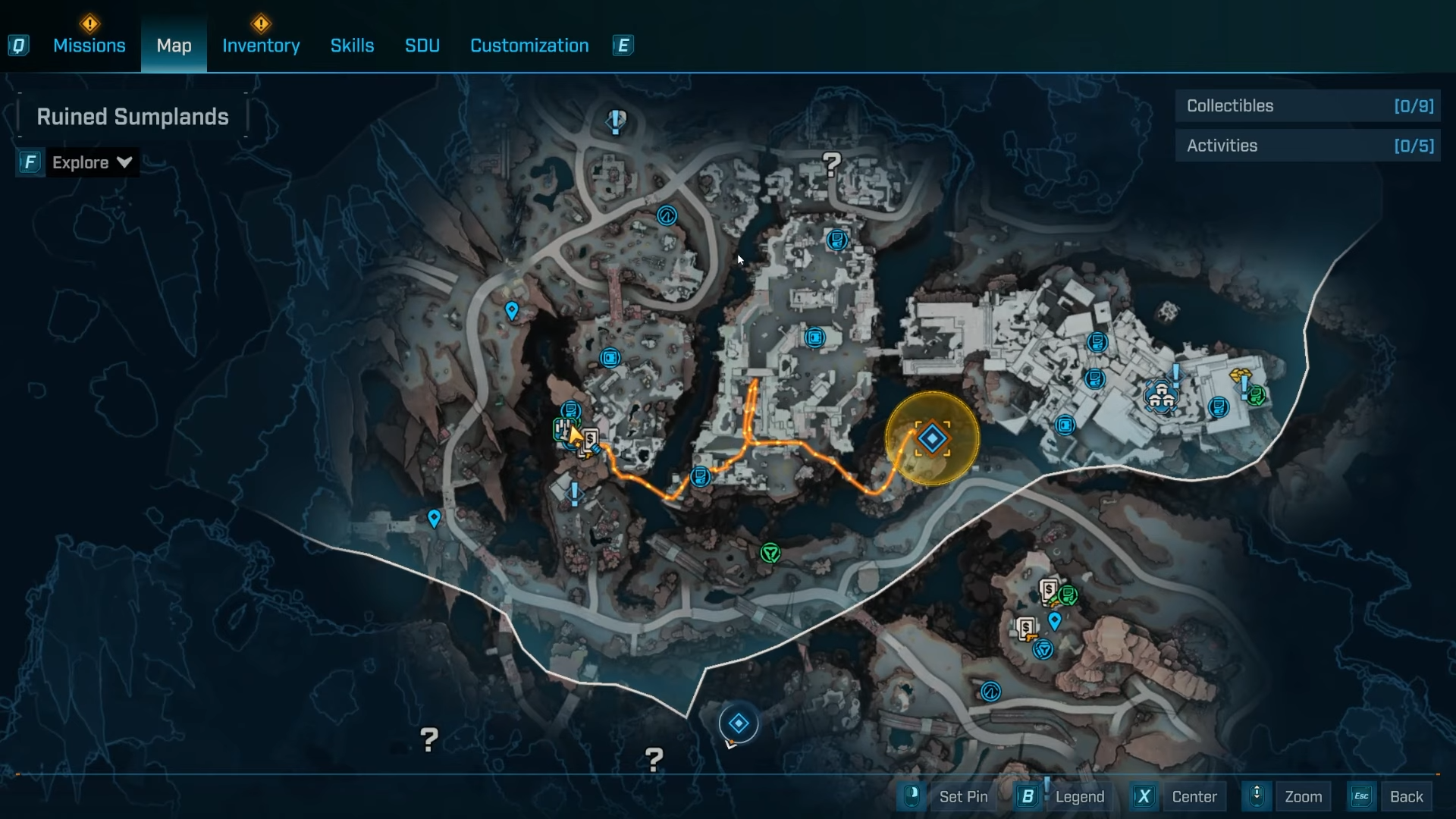Select the diamond fast travel marker at bottom

coord(739,723)
